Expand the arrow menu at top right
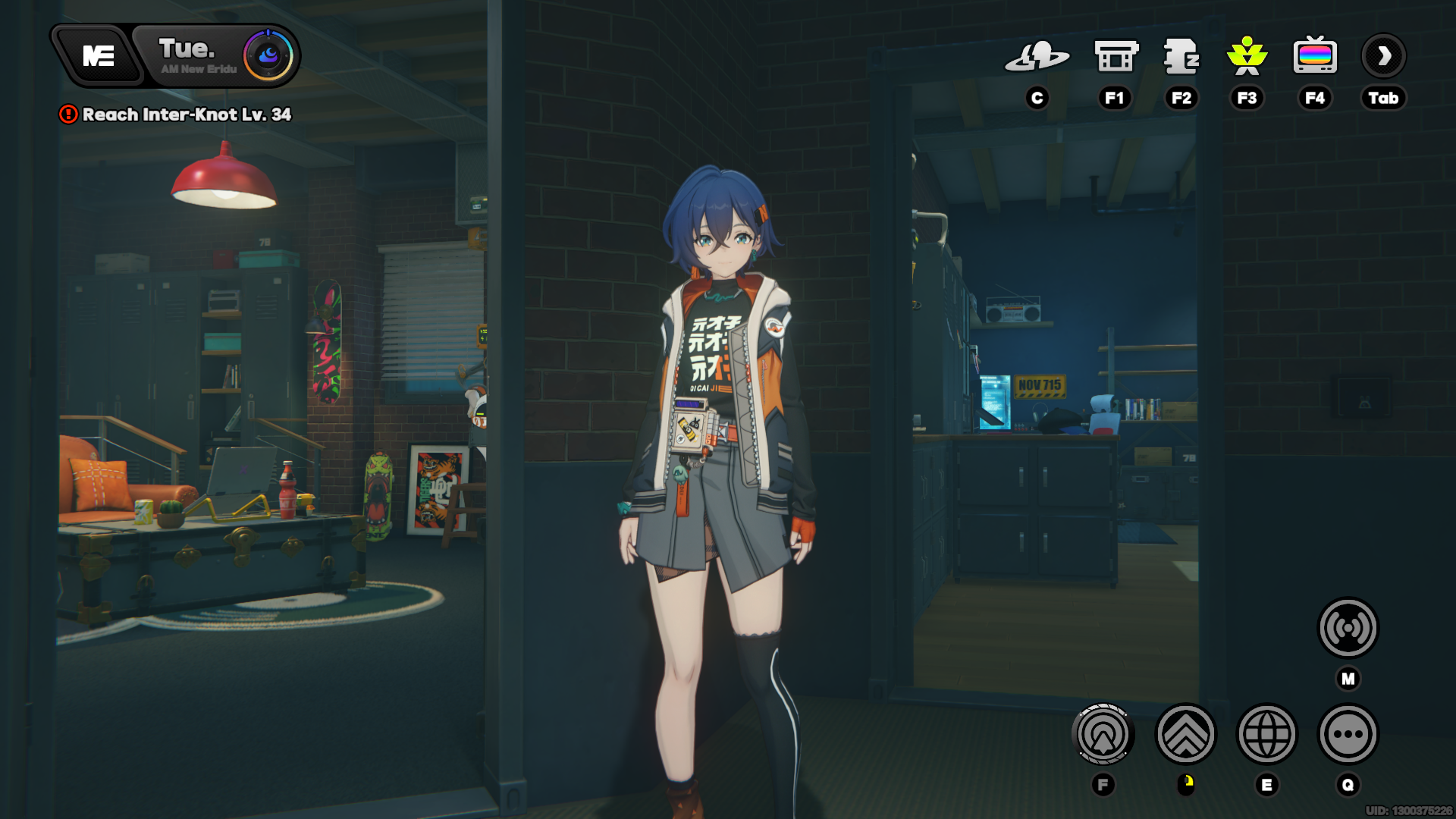This screenshot has width=1456, height=819. [x=1383, y=56]
